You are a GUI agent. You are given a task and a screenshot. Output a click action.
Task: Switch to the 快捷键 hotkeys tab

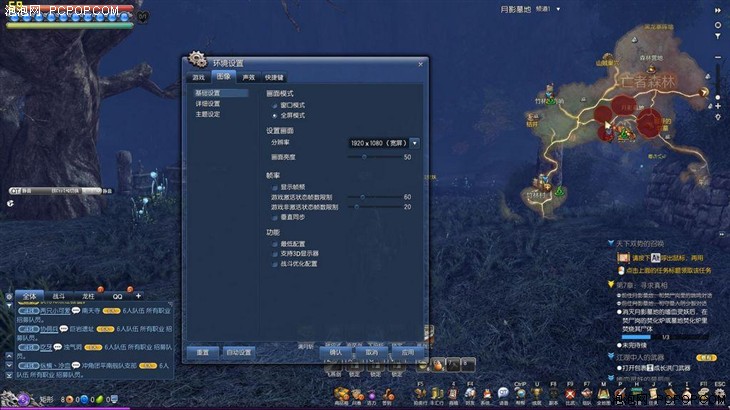tap(274, 77)
